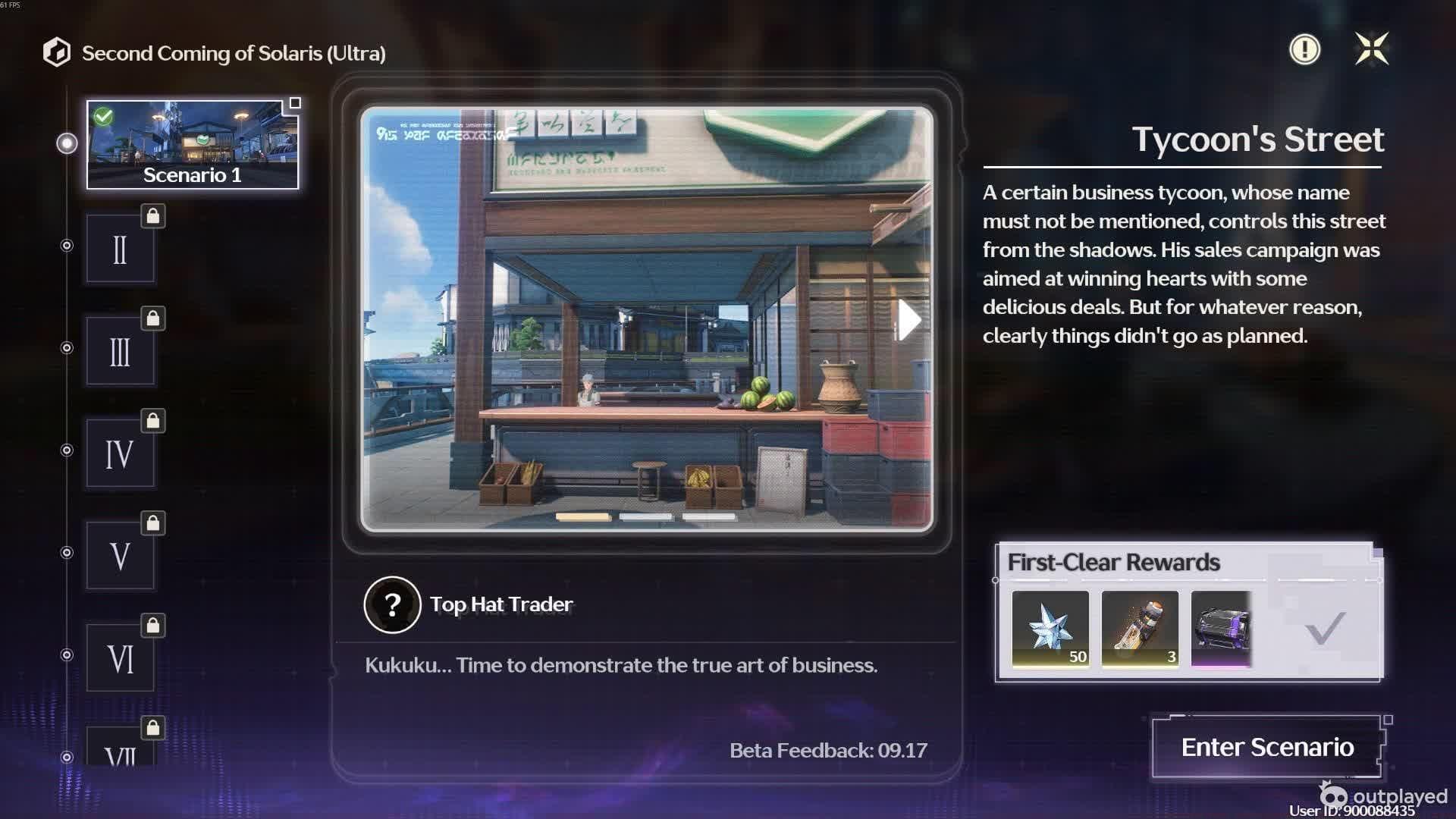Image resolution: width=1456 pixels, height=819 pixels.
Task: Inspect the purple chest reward
Action: pos(1221,629)
